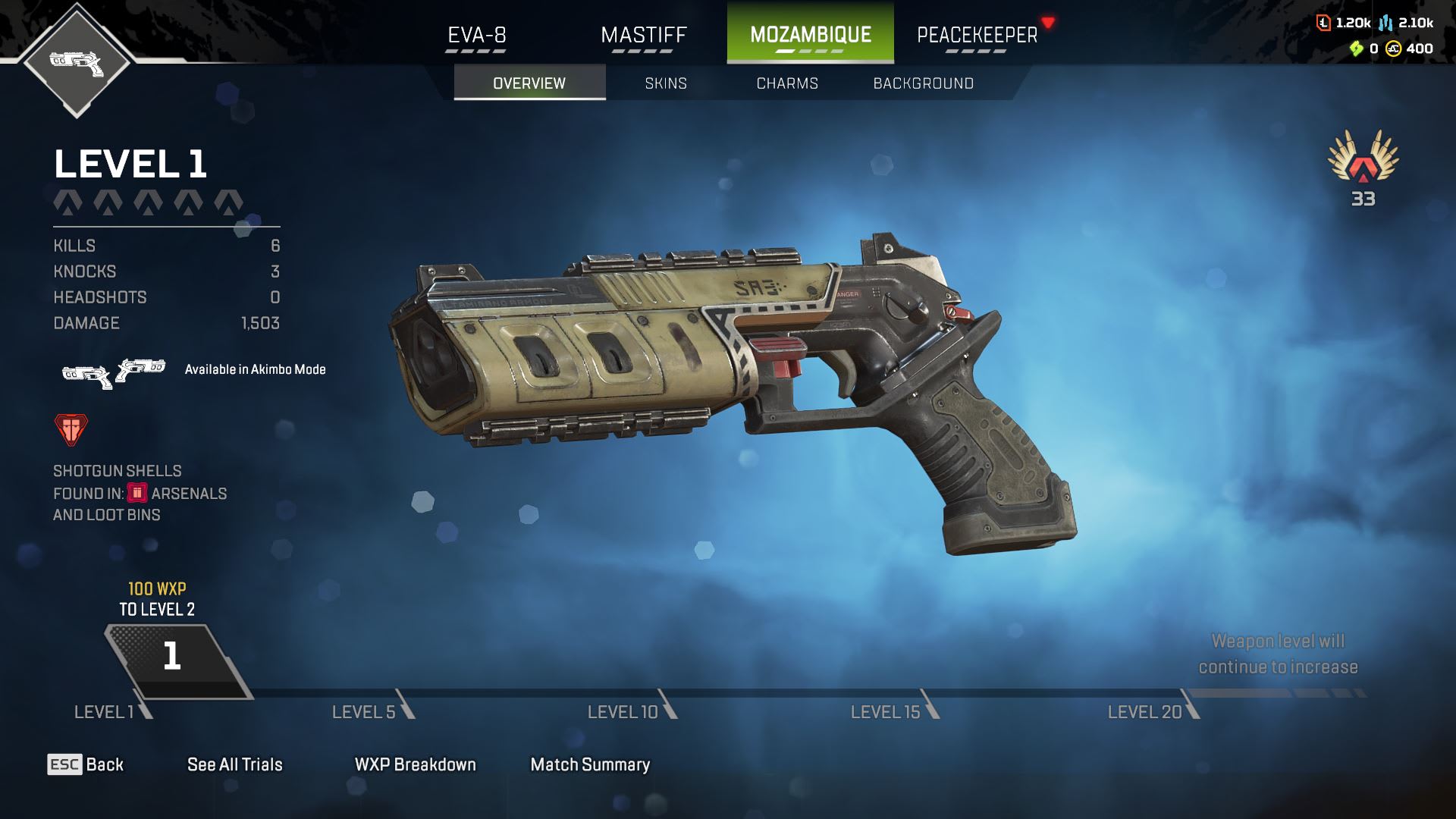Switch to the Charms sub-tab
The image size is (1456, 819).
(x=787, y=83)
